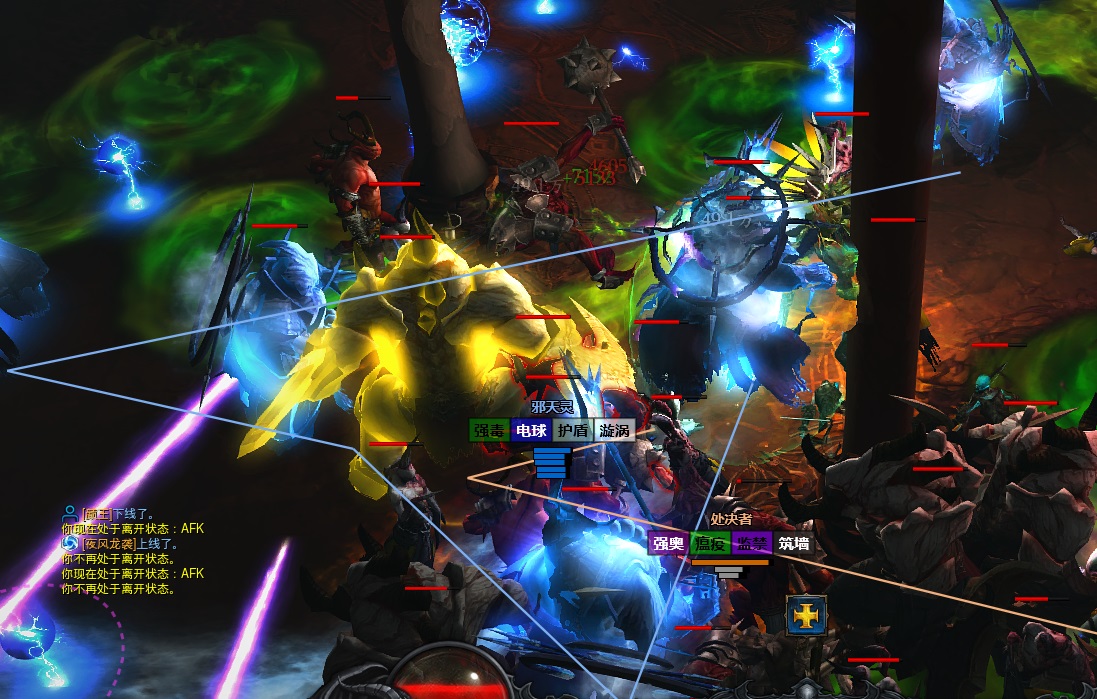The image size is (1097, 699).
Task: Click the 漩涡 affix tag
Action: 614,431
